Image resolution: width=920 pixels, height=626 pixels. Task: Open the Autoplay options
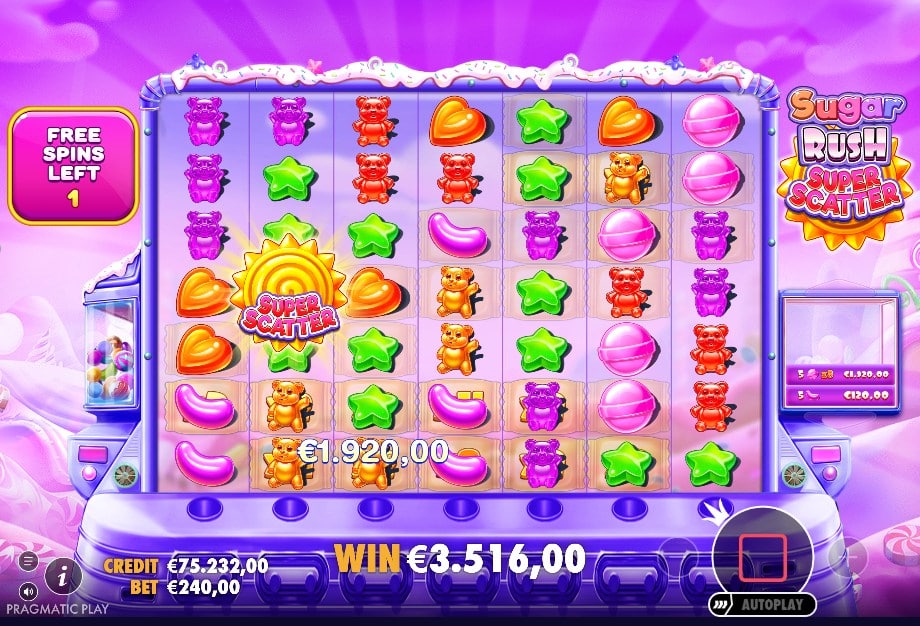(763, 605)
